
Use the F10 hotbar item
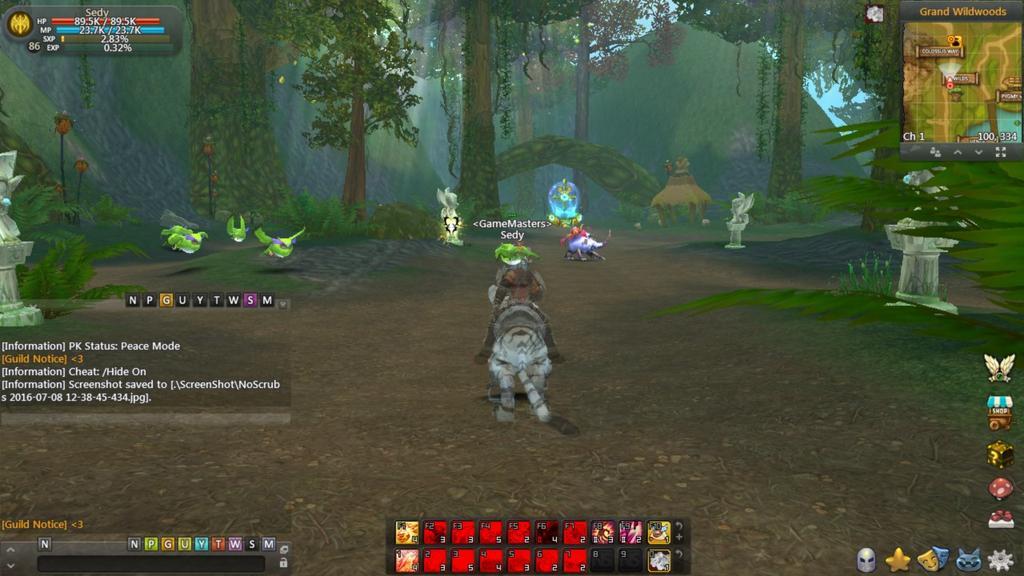(x=659, y=532)
